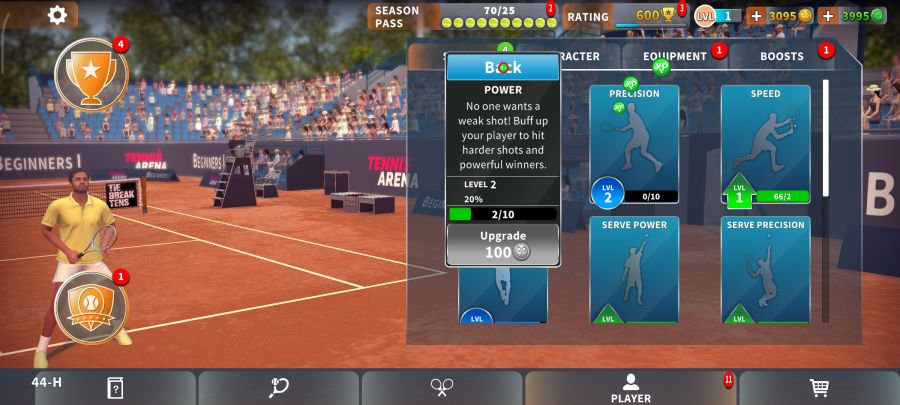Switch to the Boosts tab
Viewport: 900px width, 405px height.
(781, 56)
